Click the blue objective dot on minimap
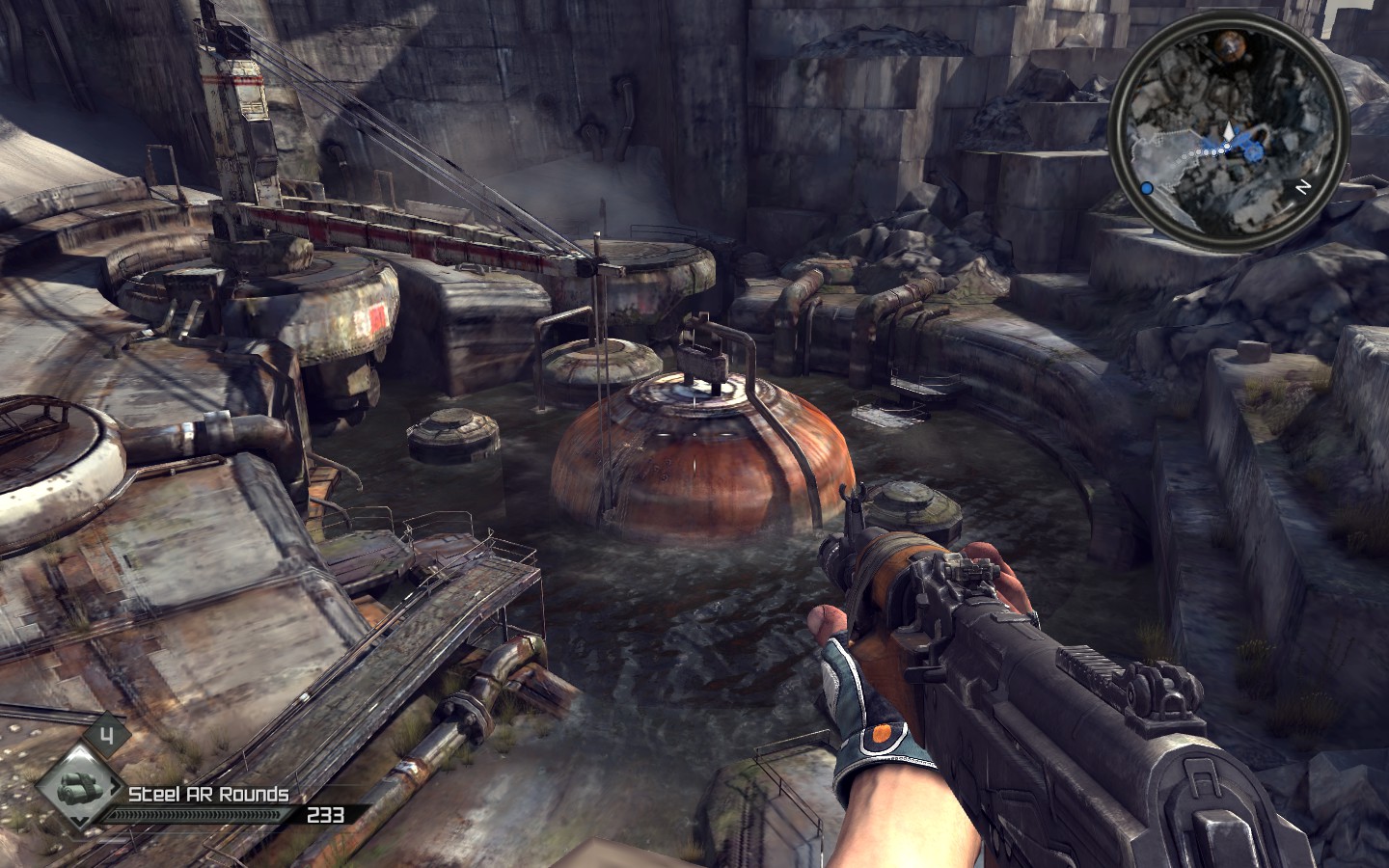 click(1147, 189)
